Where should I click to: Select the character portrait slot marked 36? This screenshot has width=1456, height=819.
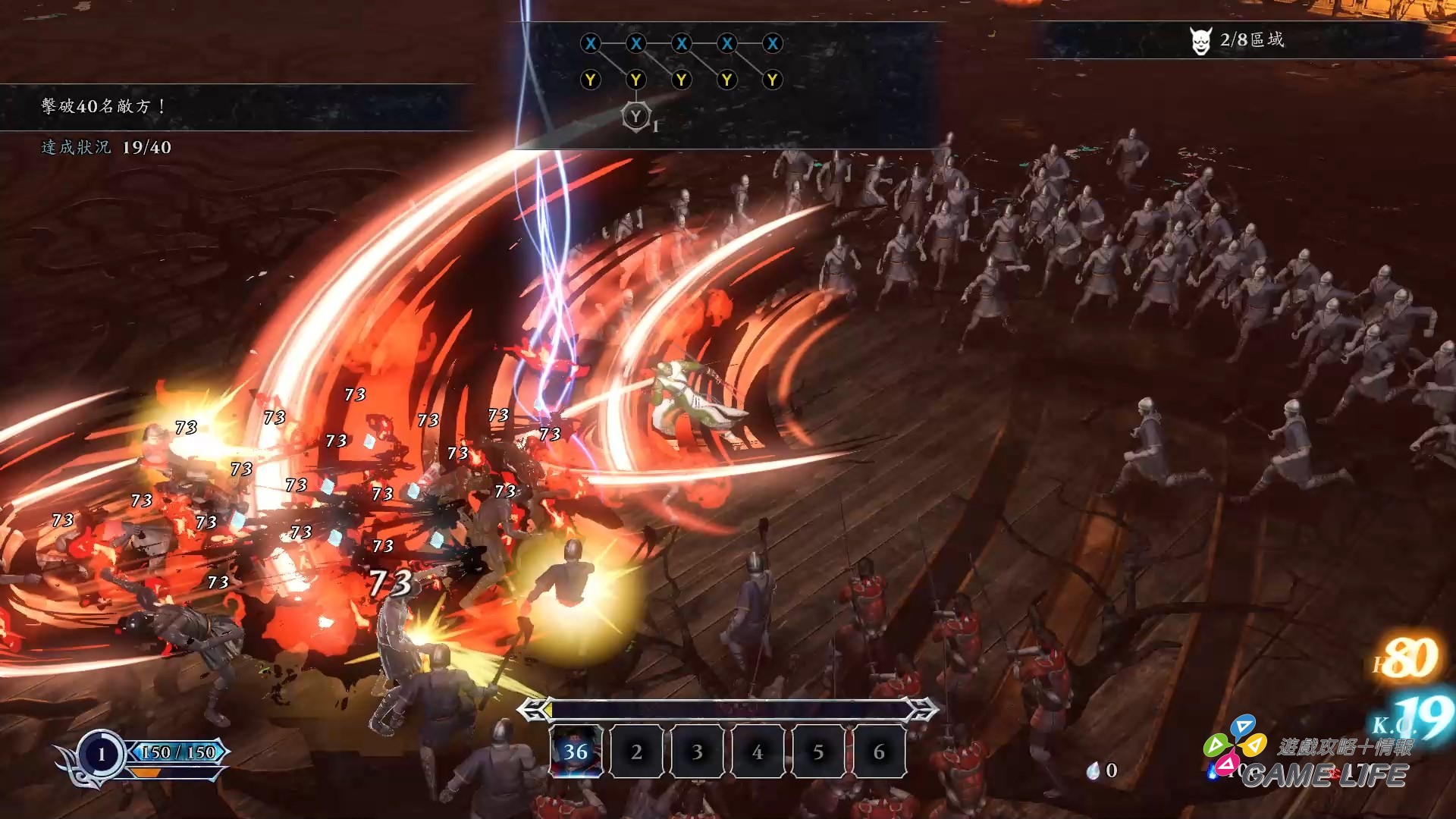click(x=576, y=752)
